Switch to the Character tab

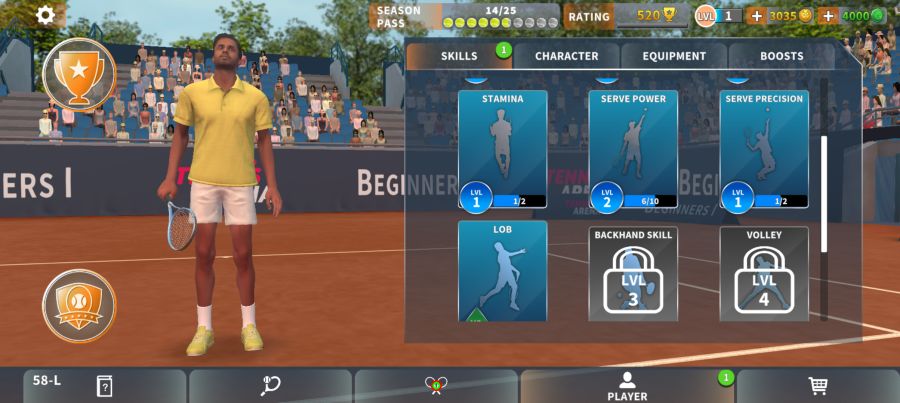tap(566, 56)
